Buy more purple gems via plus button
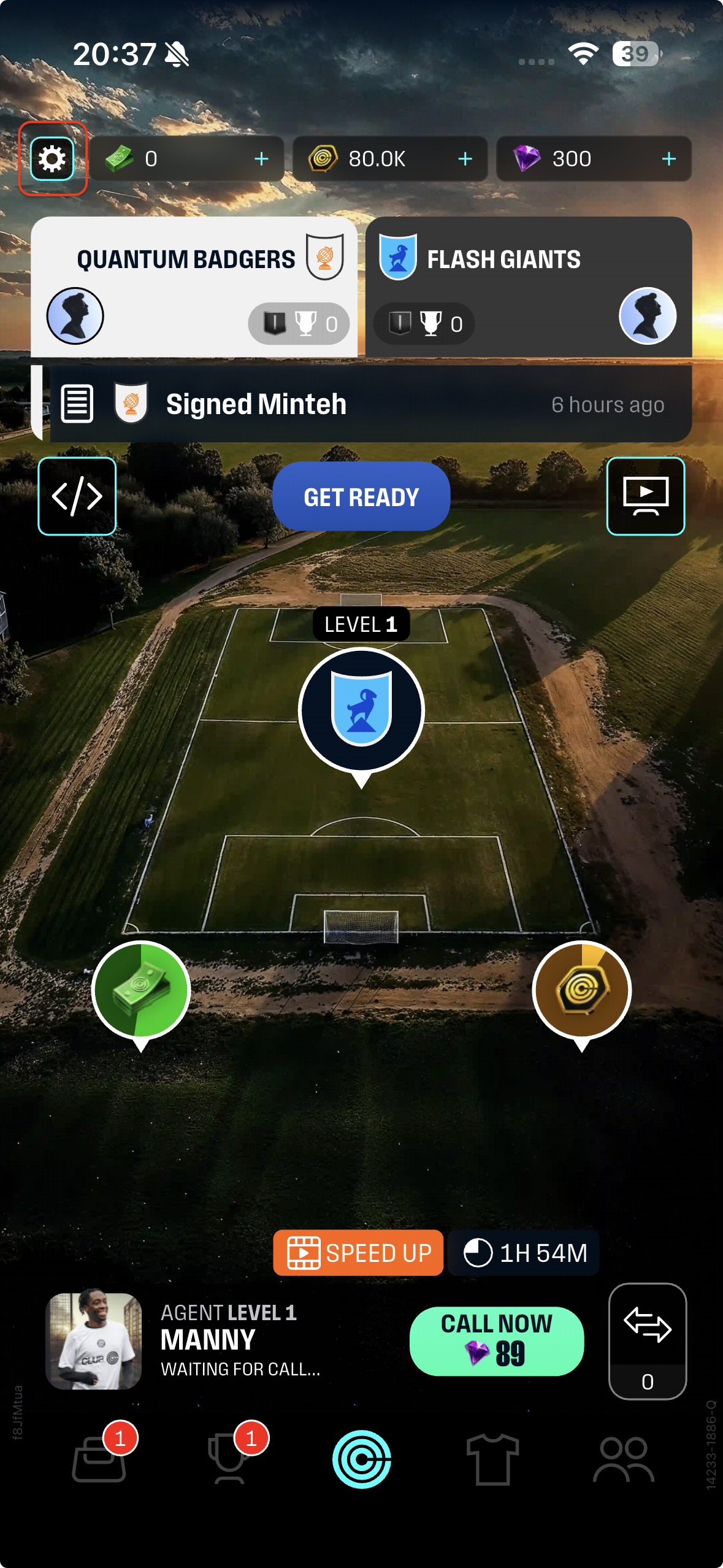The width and height of the screenshot is (723, 1568). pyautogui.click(x=668, y=159)
